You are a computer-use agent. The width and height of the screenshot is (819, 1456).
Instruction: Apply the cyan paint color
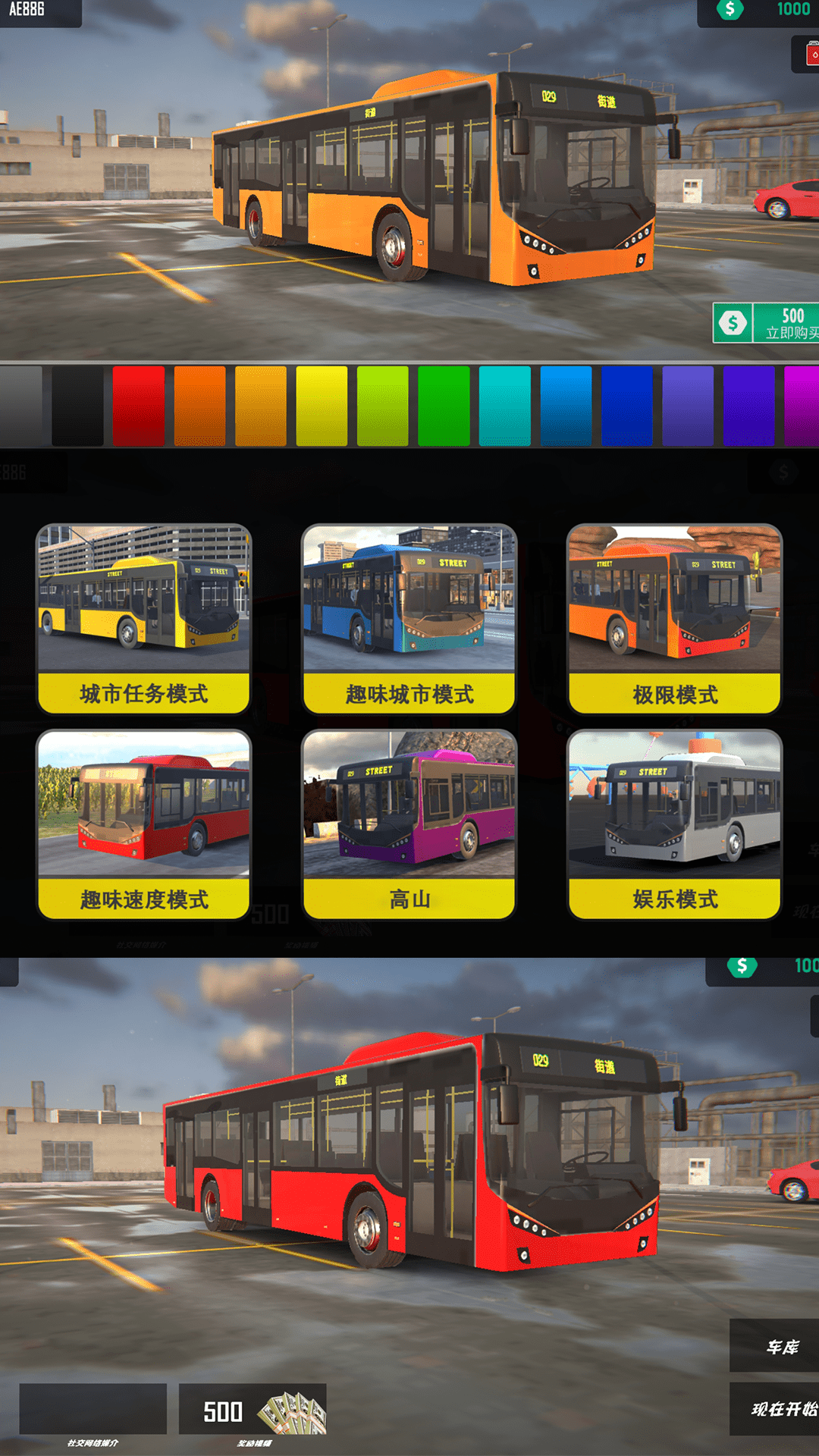504,406
